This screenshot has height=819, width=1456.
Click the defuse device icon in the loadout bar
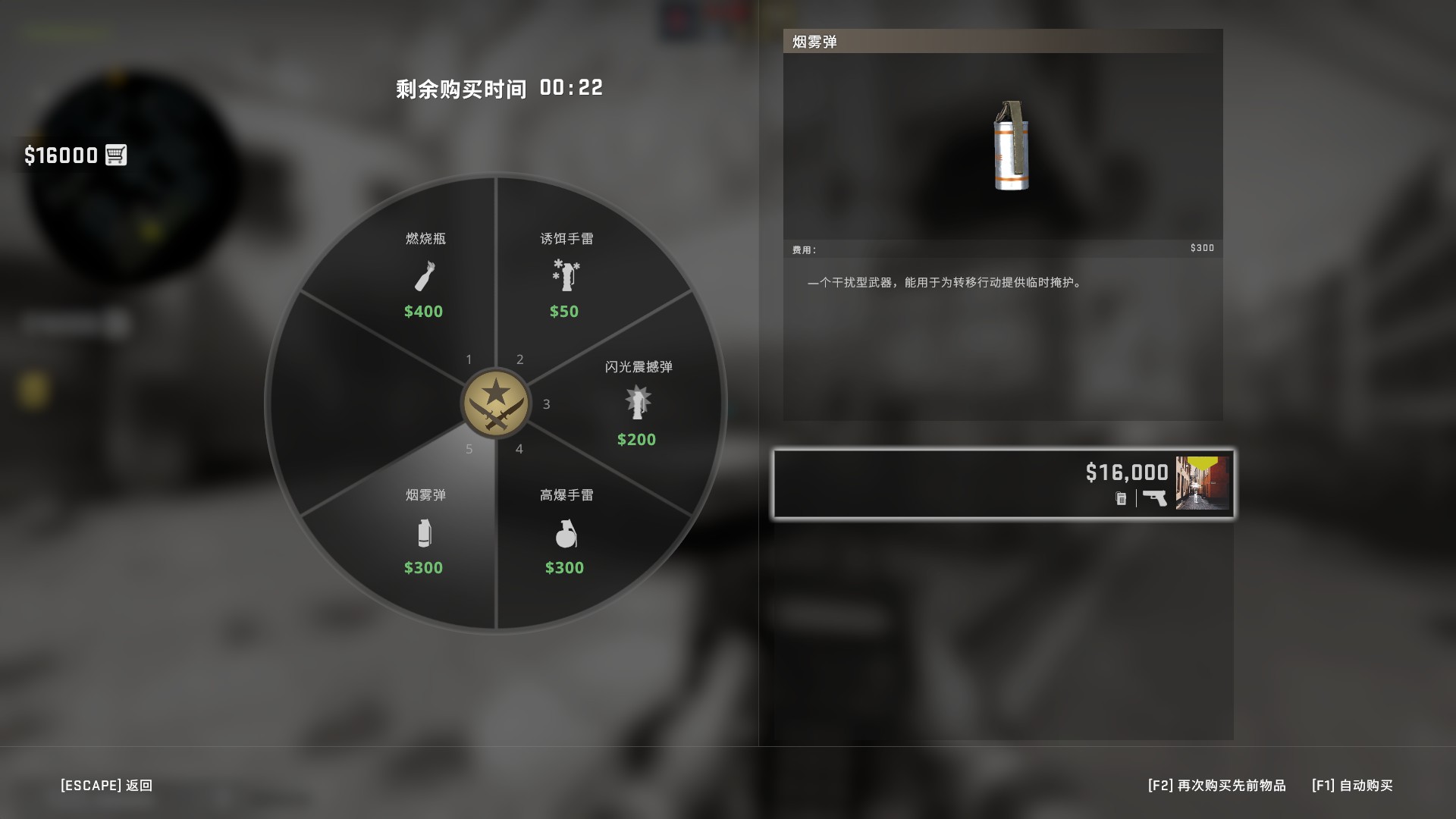(1121, 498)
